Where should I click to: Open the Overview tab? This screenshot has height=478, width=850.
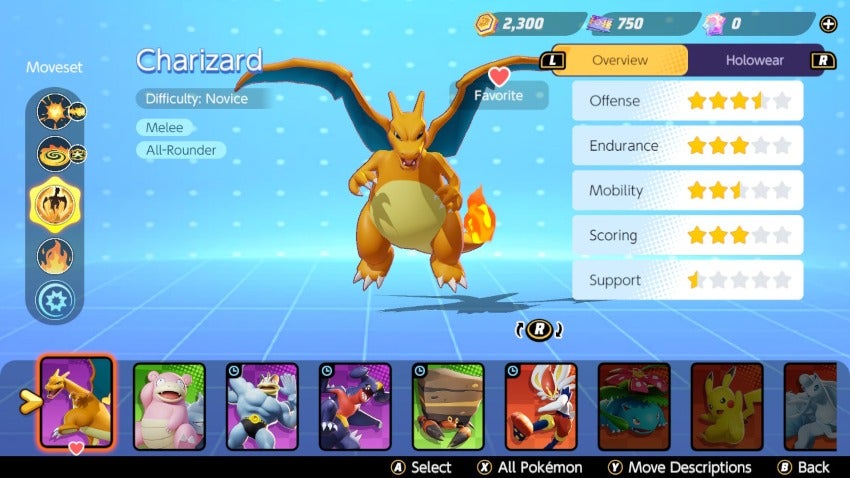[x=619, y=60]
